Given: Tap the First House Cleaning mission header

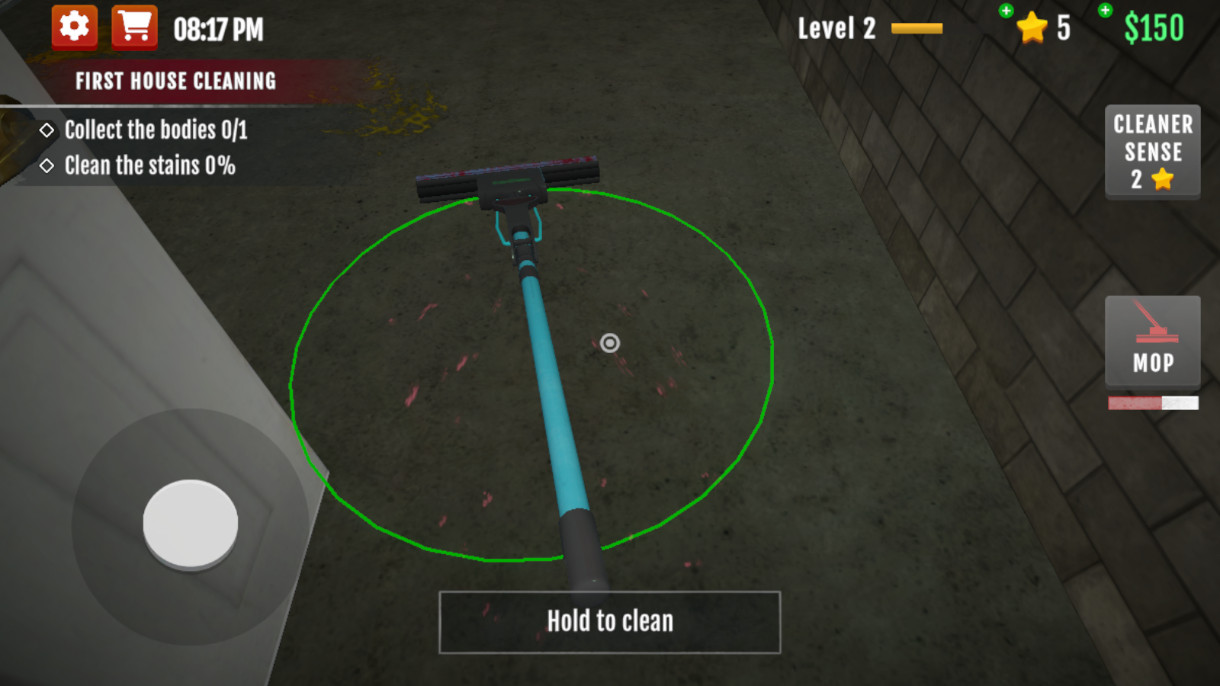Looking at the screenshot, I should point(175,81).
